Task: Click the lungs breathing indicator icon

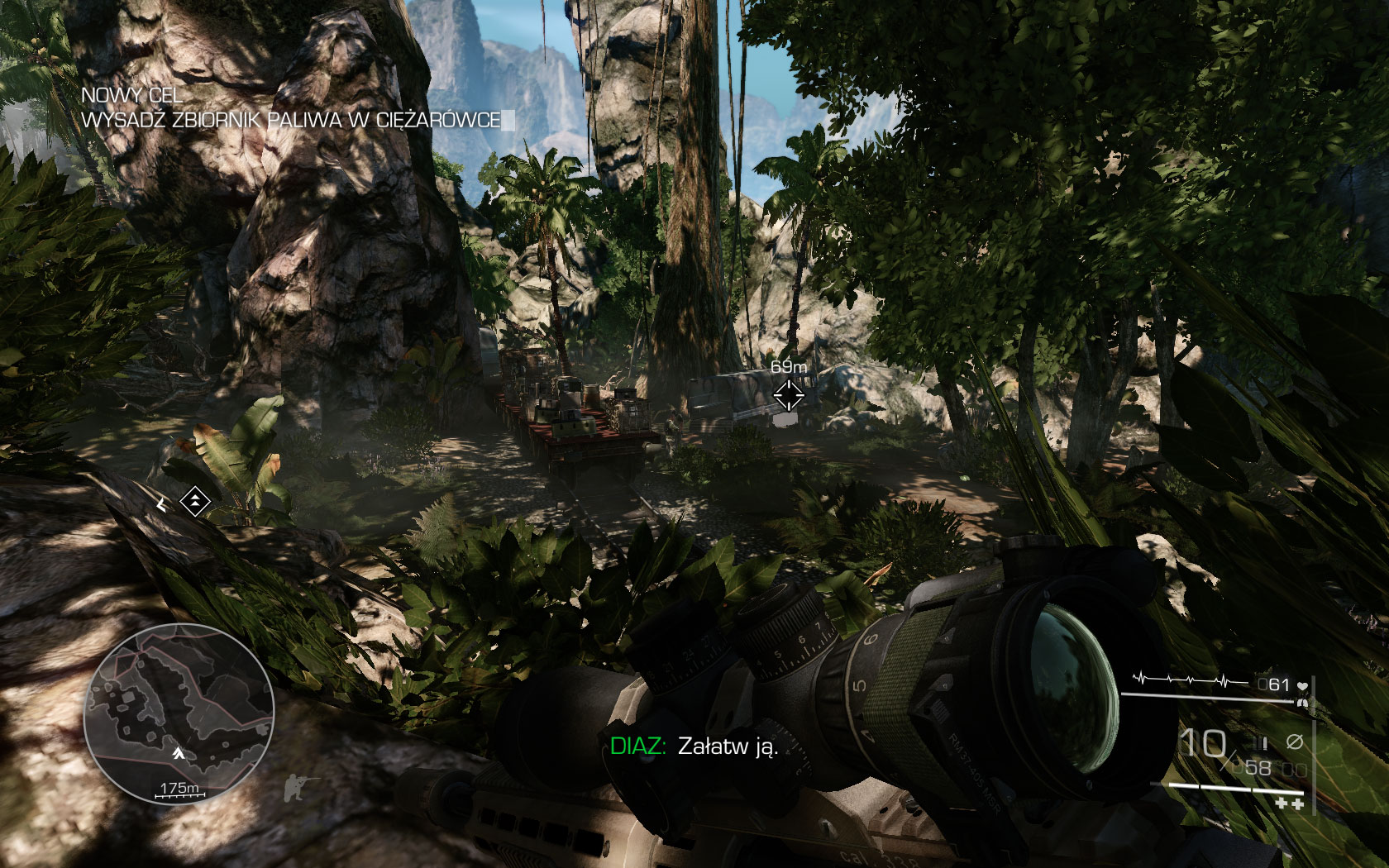Action: tap(1302, 703)
